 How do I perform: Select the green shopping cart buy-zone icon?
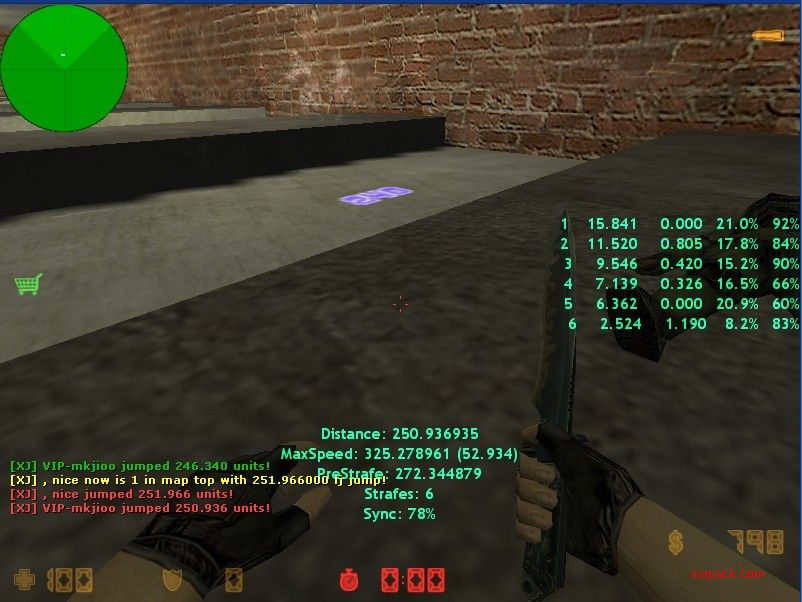pos(28,285)
